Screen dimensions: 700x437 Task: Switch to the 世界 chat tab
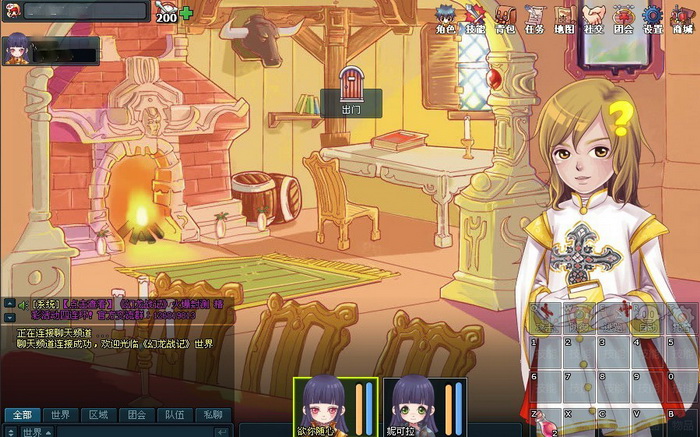pyautogui.click(x=60, y=414)
